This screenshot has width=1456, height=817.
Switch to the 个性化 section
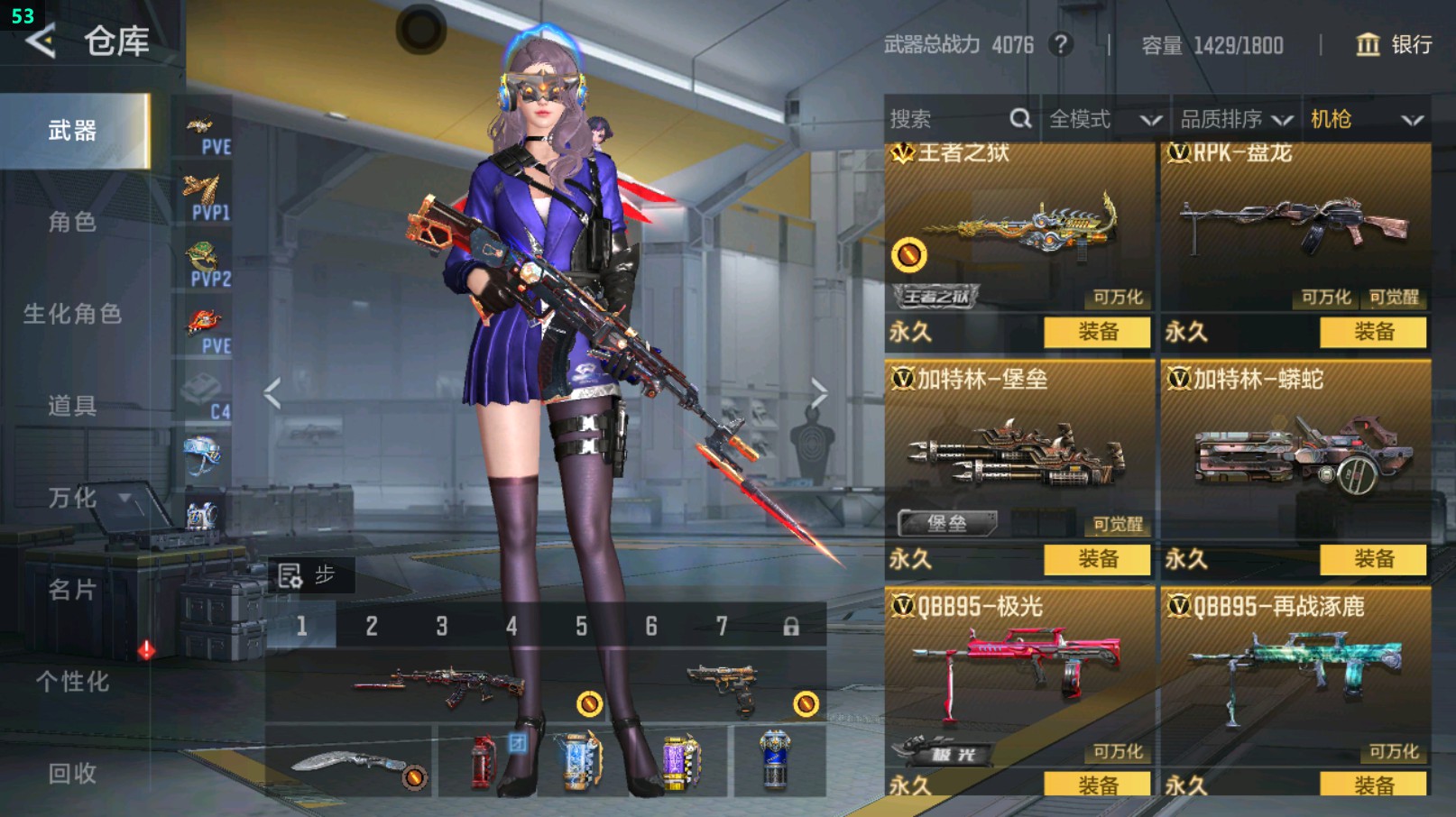[x=72, y=682]
